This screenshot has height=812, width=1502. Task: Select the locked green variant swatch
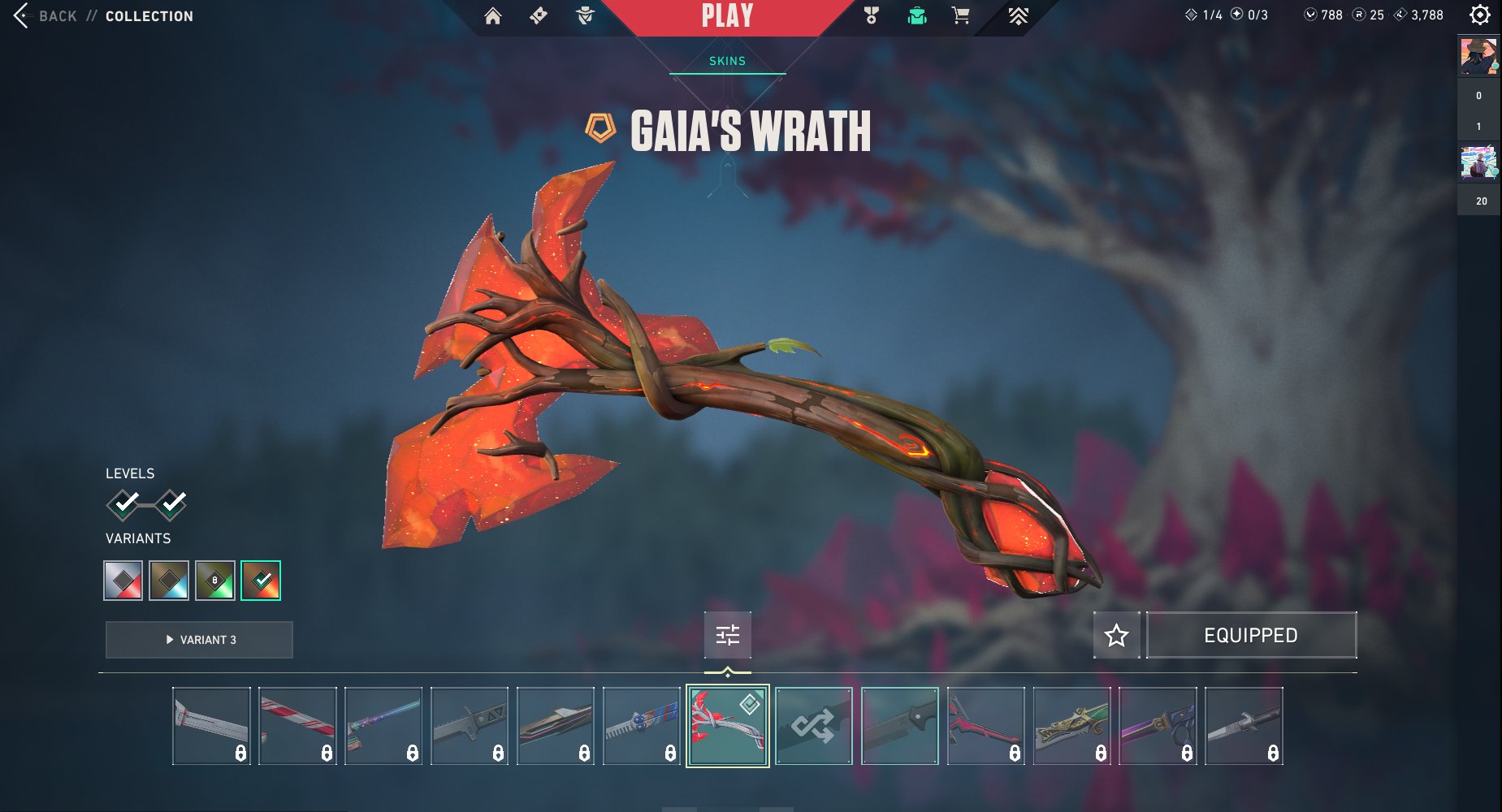[x=214, y=581]
